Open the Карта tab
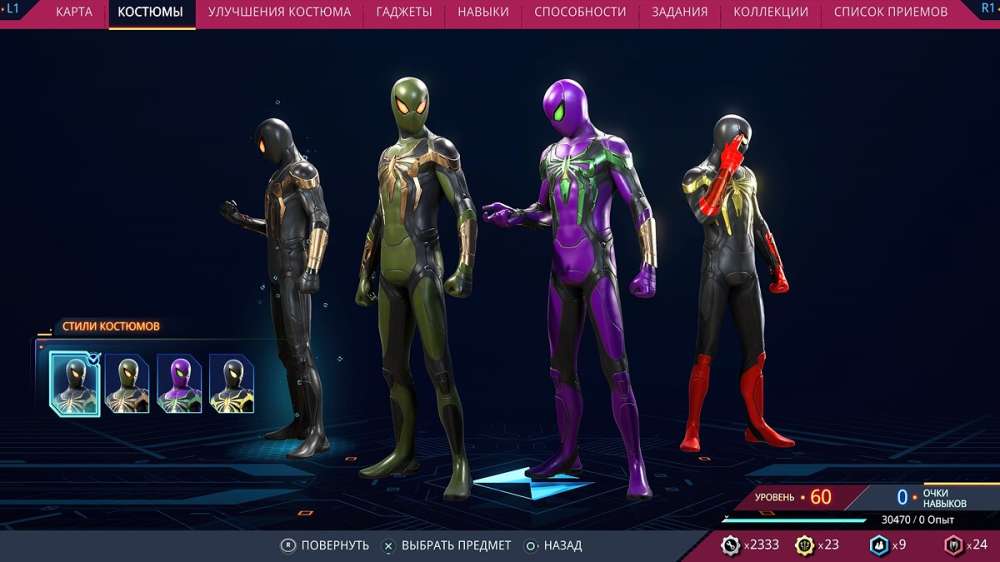Screen dimensions: 1000x562 click(x=74, y=12)
